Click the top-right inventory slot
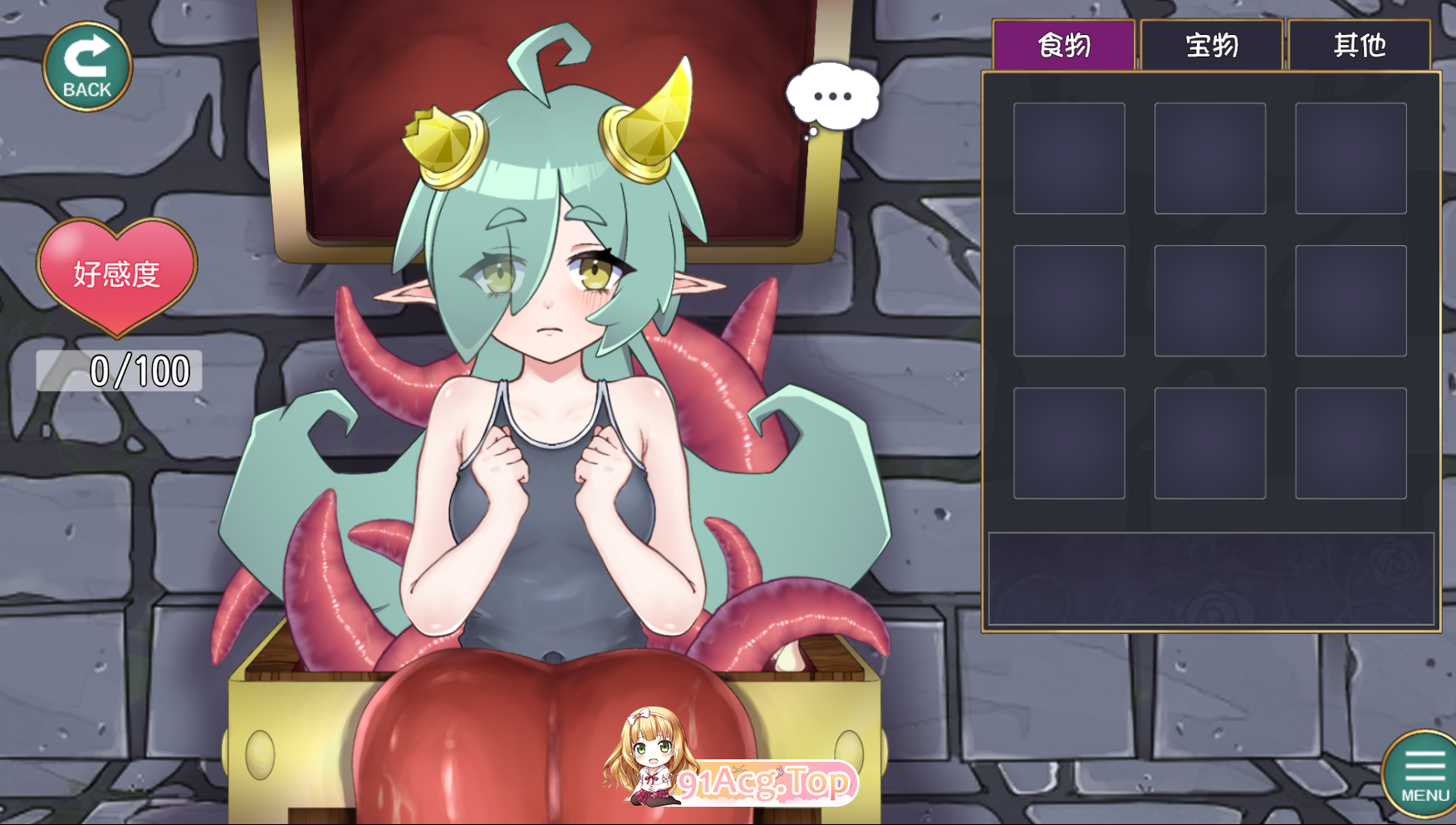The width and height of the screenshot is (1456, 825). tap(1352, 158)
